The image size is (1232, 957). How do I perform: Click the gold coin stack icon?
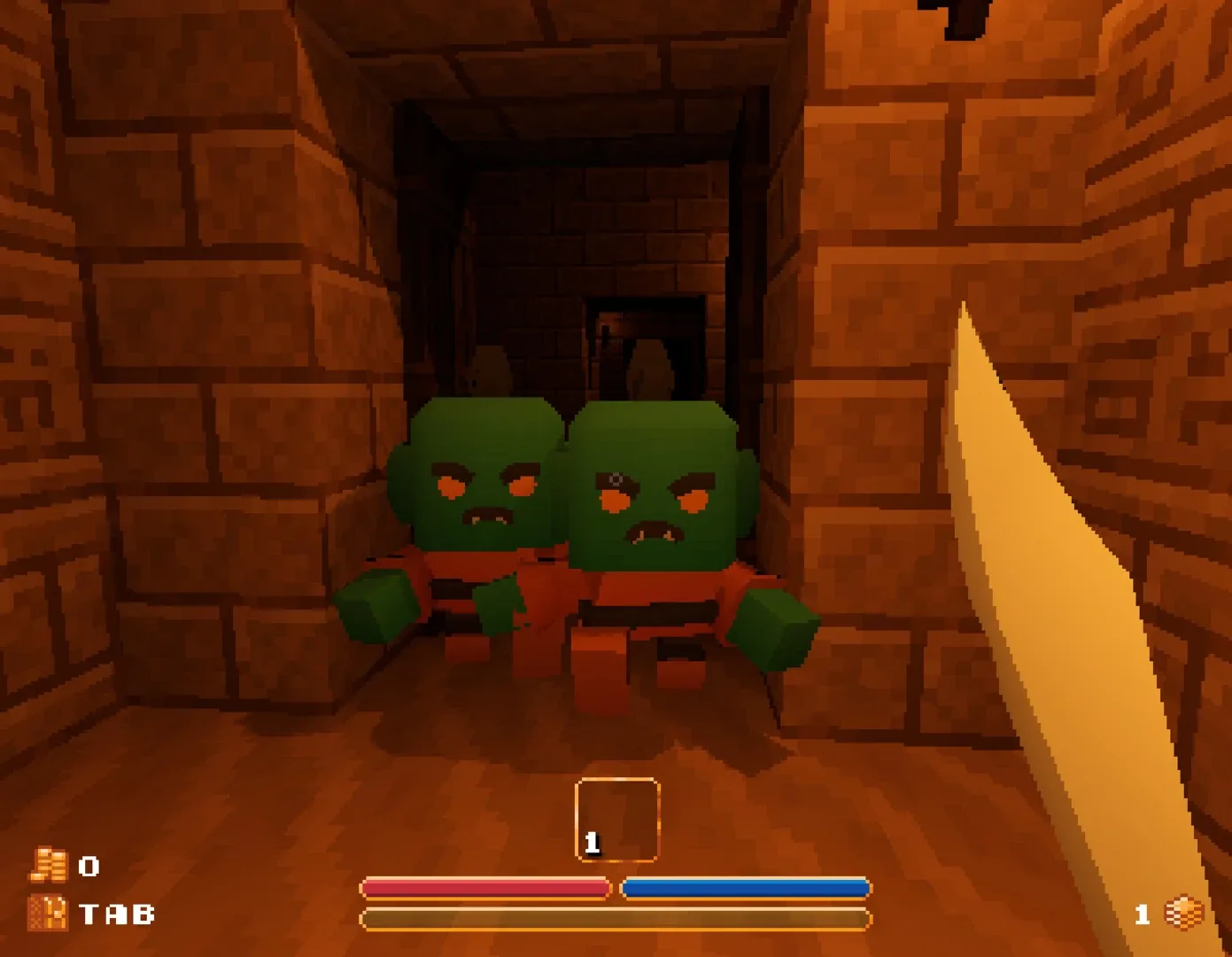tap(49, 866)
